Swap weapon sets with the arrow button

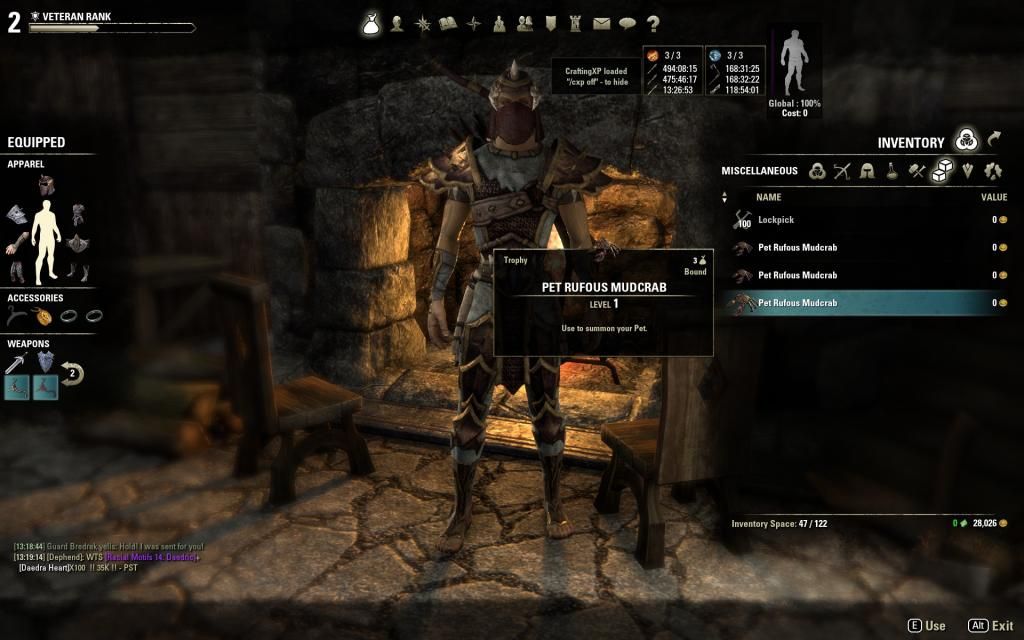point(72,375)
